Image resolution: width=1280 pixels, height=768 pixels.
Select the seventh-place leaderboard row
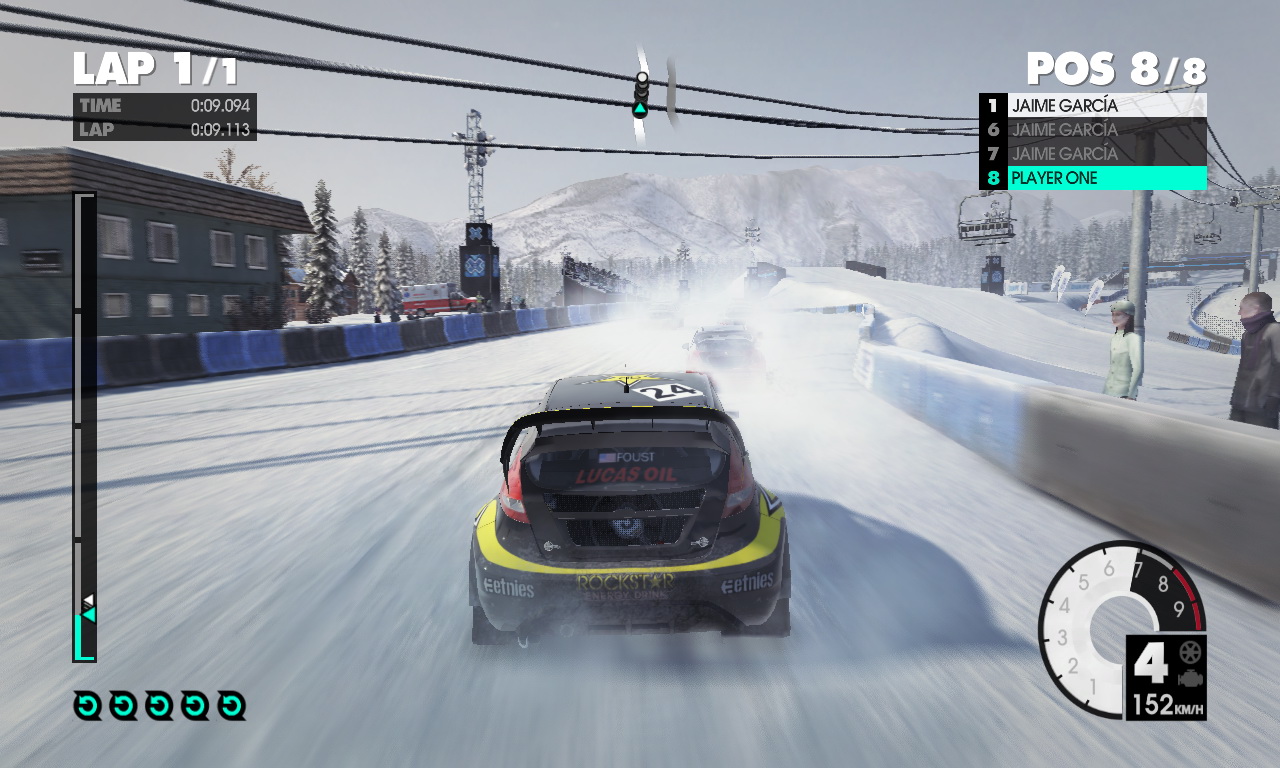click(x=1093, y=154)
